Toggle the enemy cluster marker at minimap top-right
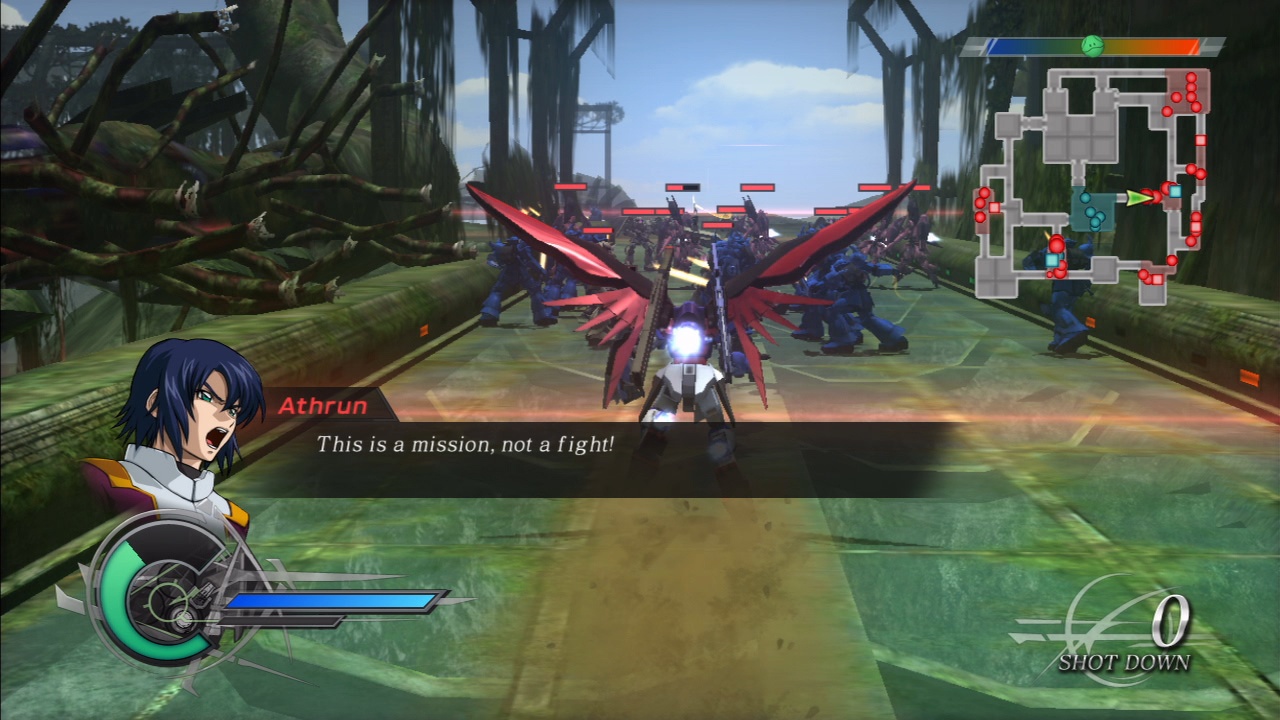 [1190, 90]
